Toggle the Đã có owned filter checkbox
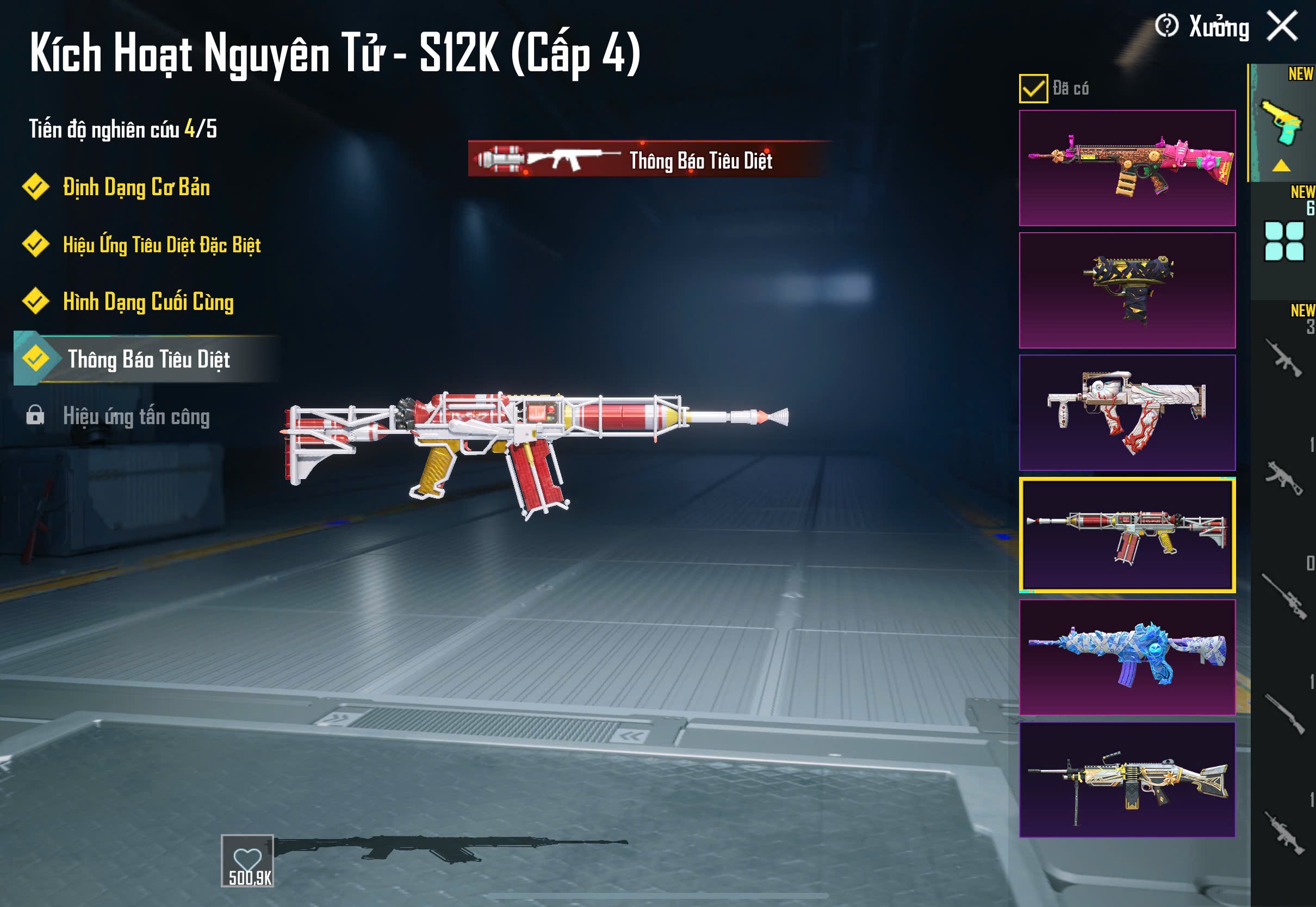 1033,89
